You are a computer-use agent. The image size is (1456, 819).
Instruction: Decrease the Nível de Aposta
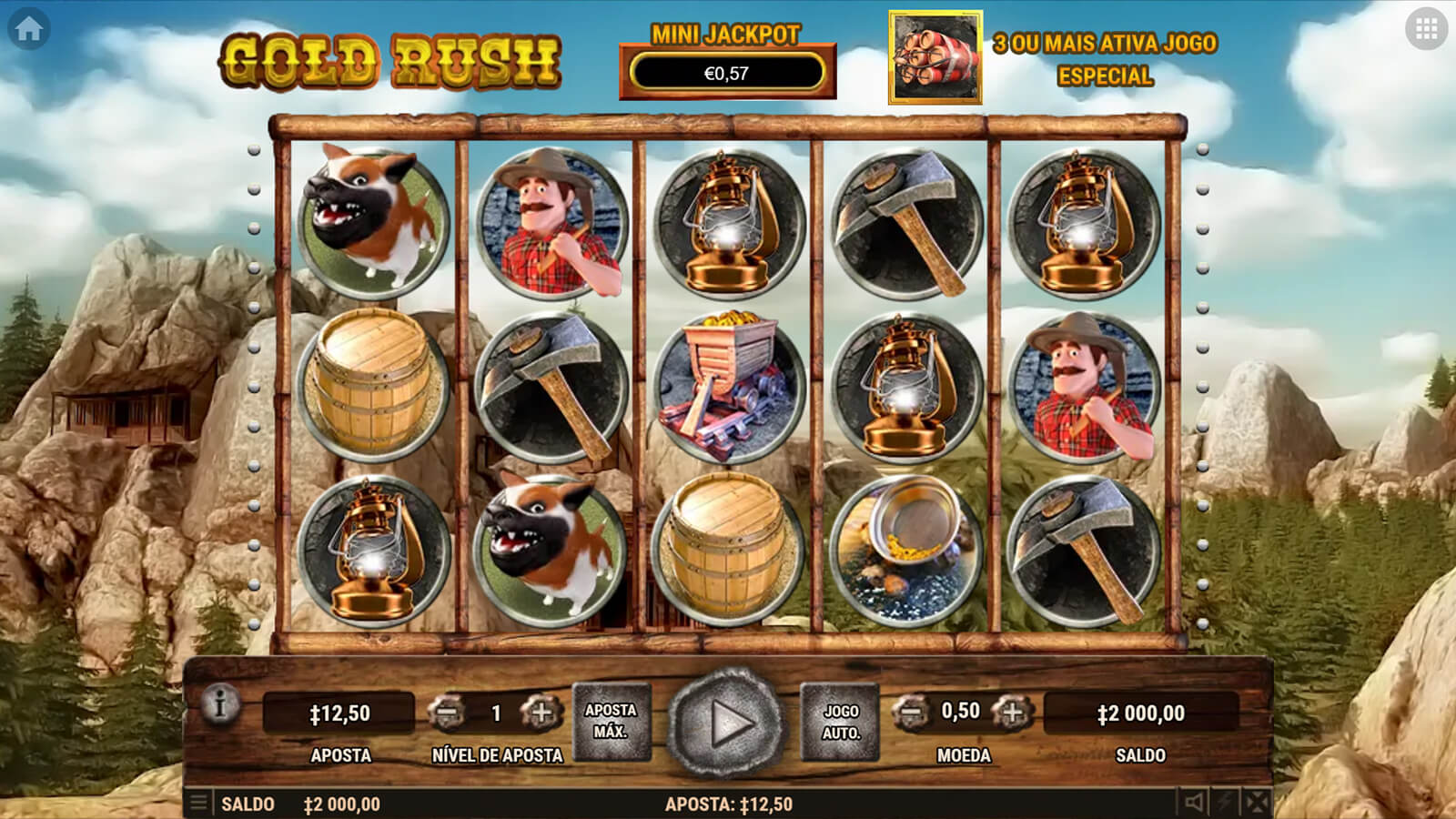coord(446,713)
